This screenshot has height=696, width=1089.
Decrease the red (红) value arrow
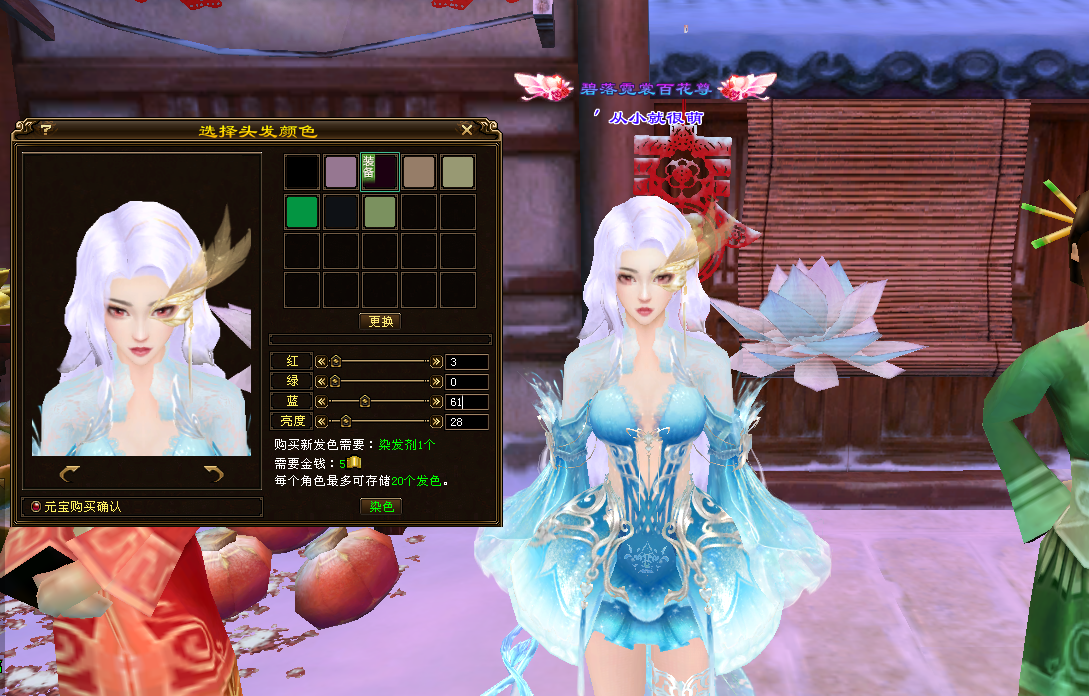tap(321, 362)
